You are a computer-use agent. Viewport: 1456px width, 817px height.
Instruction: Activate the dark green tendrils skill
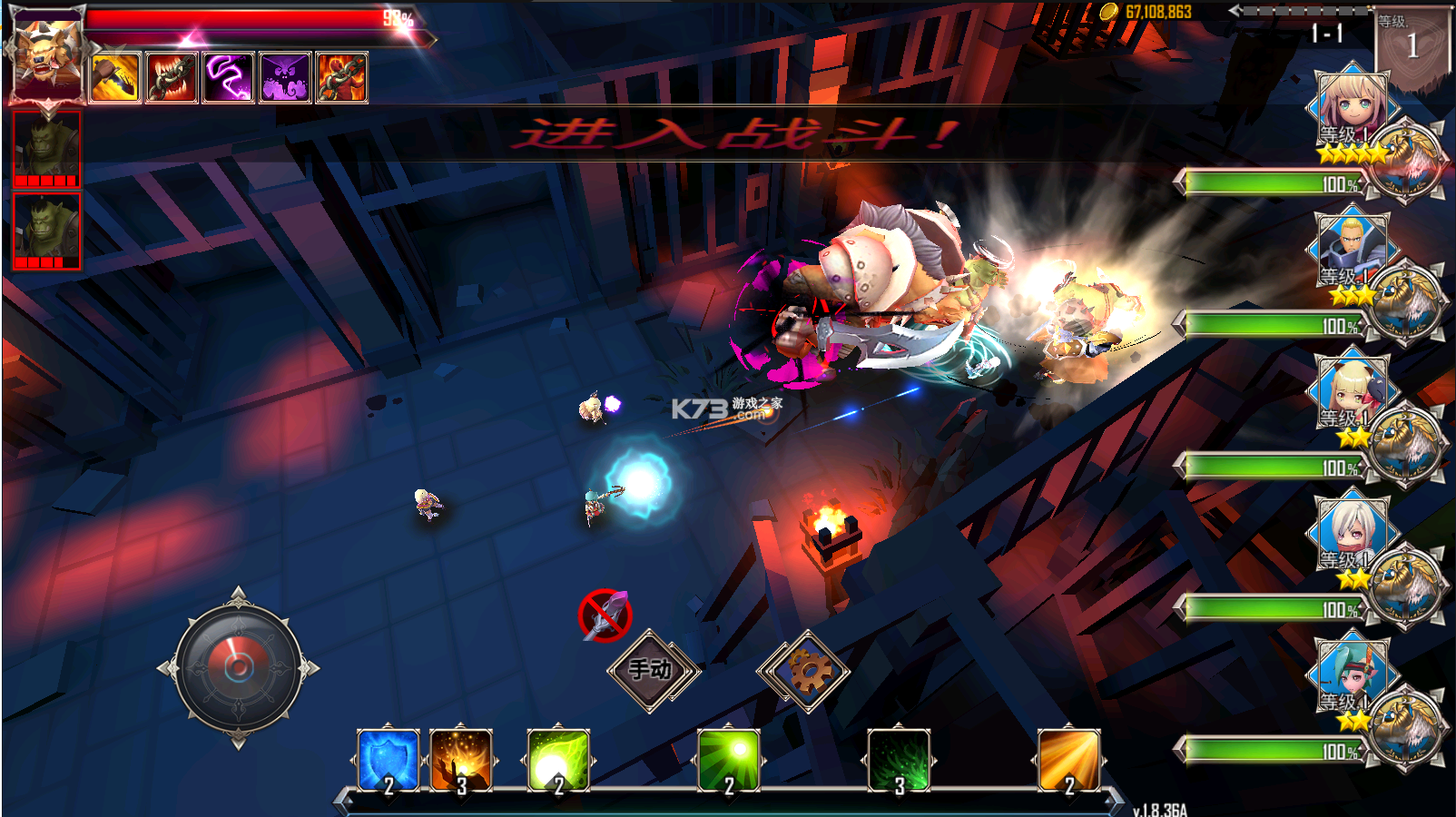pyautogui.click(x=899, y=760)
